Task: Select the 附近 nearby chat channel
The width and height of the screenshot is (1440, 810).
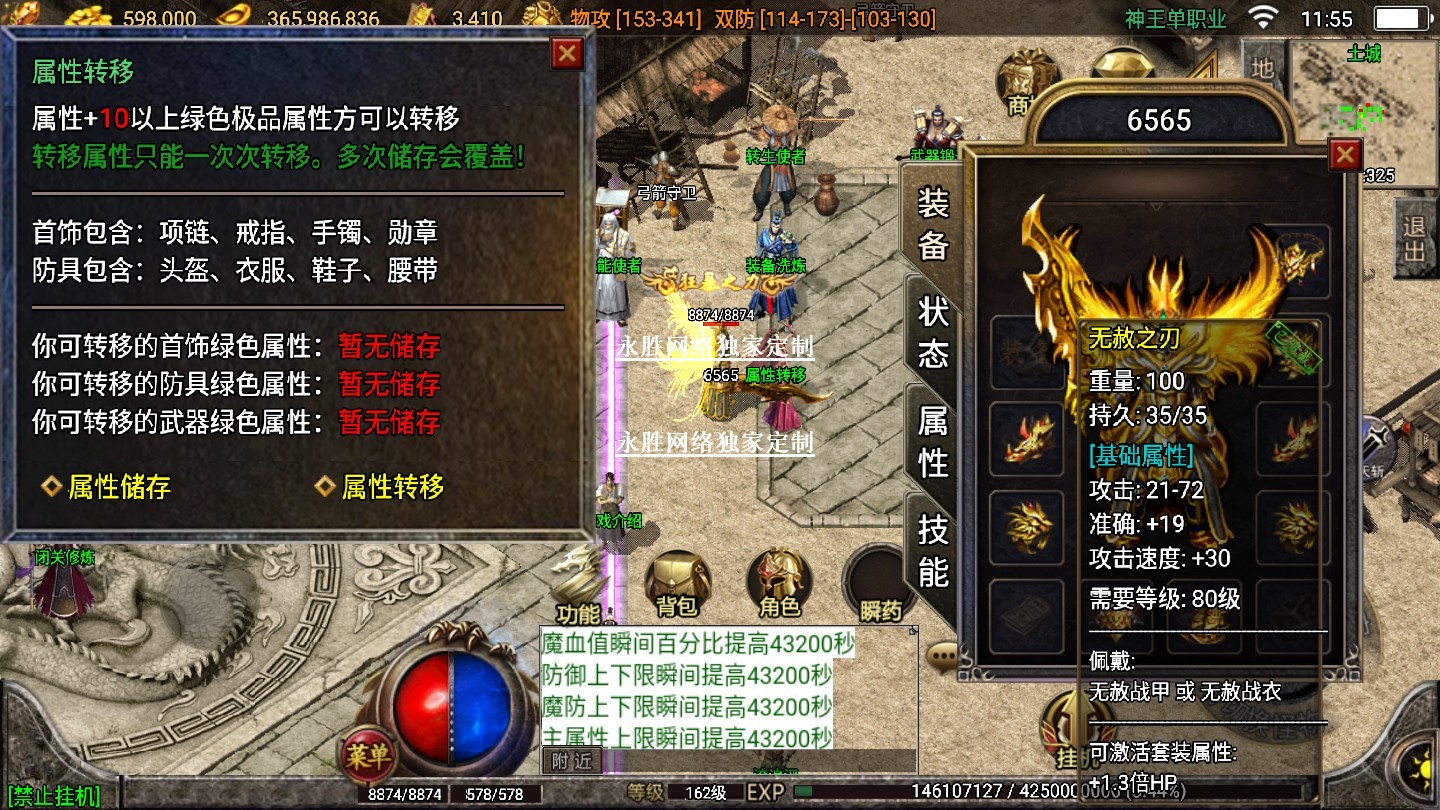Action: (571, 761)
